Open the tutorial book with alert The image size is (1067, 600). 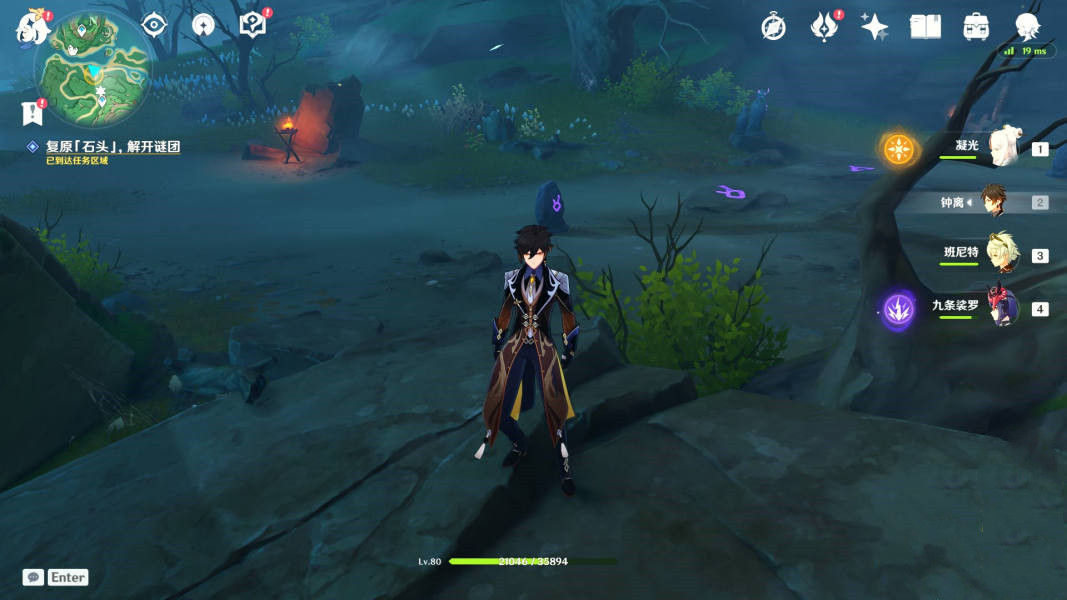pyautogui.click(x=253, y=25)
